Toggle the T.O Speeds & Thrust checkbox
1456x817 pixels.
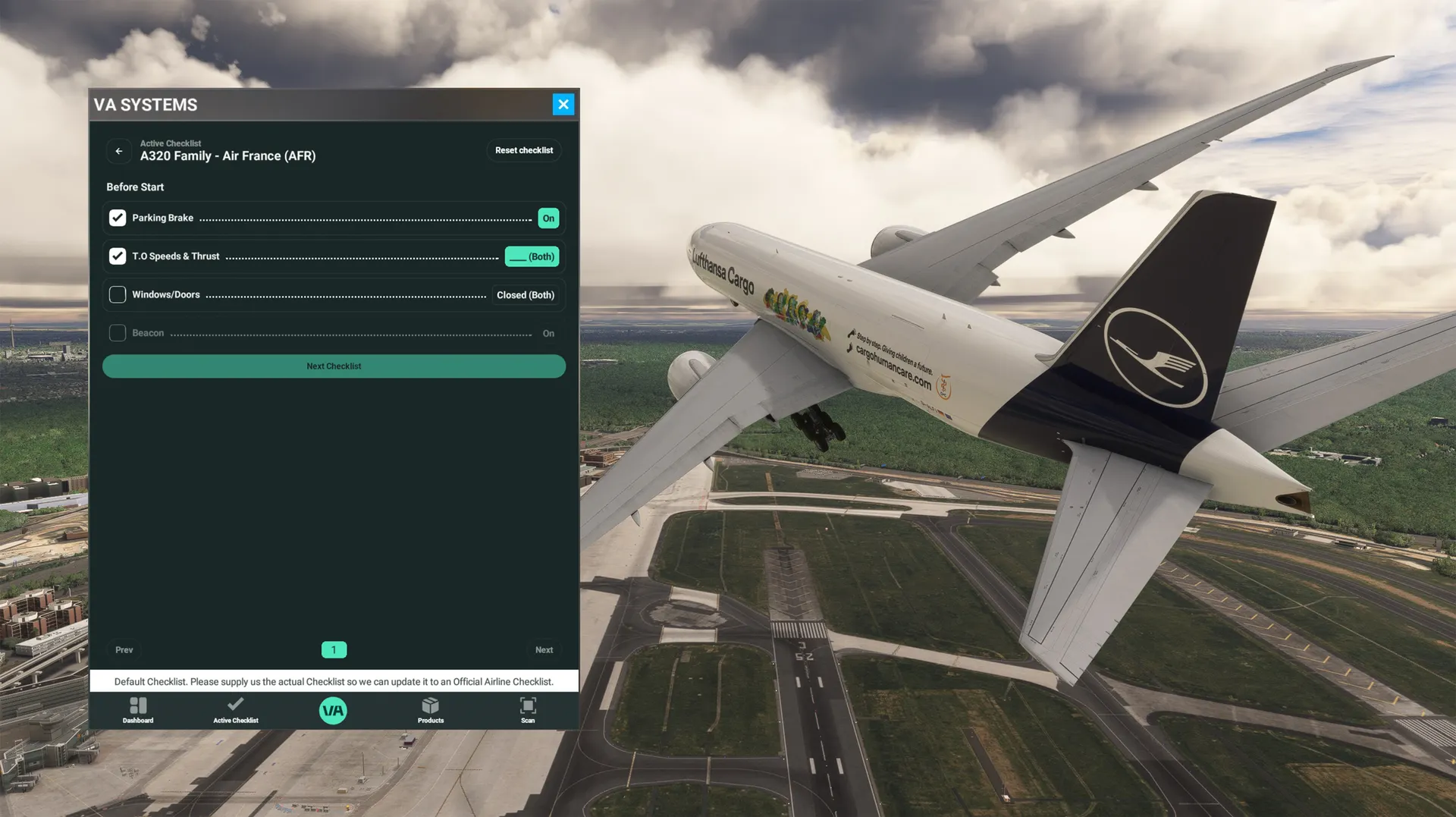pyautogui.click(x=118, y=256)
